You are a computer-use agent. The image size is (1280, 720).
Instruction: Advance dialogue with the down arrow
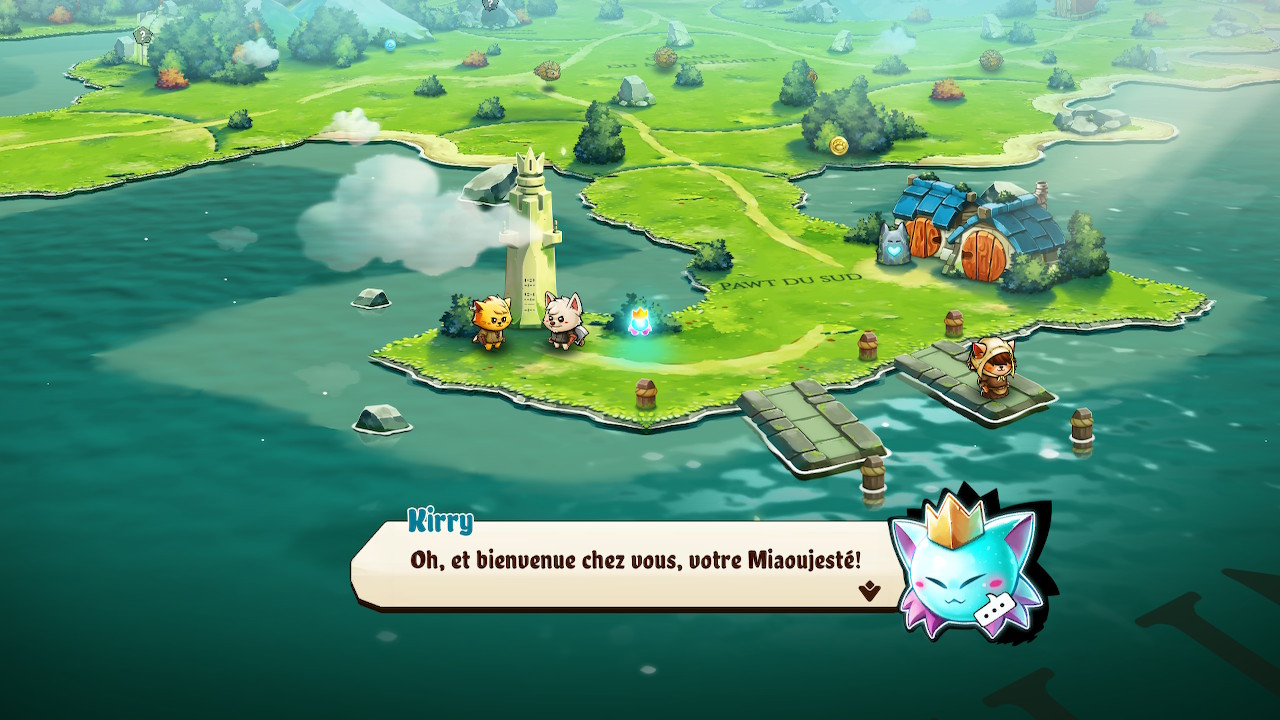point(869,591)
